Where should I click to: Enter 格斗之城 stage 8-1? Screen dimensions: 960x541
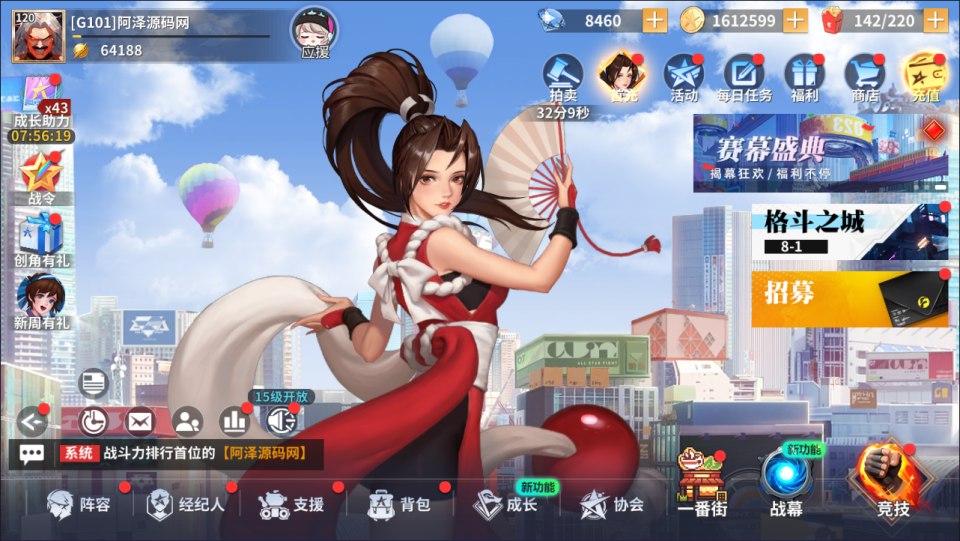click(x=849, y=232)
